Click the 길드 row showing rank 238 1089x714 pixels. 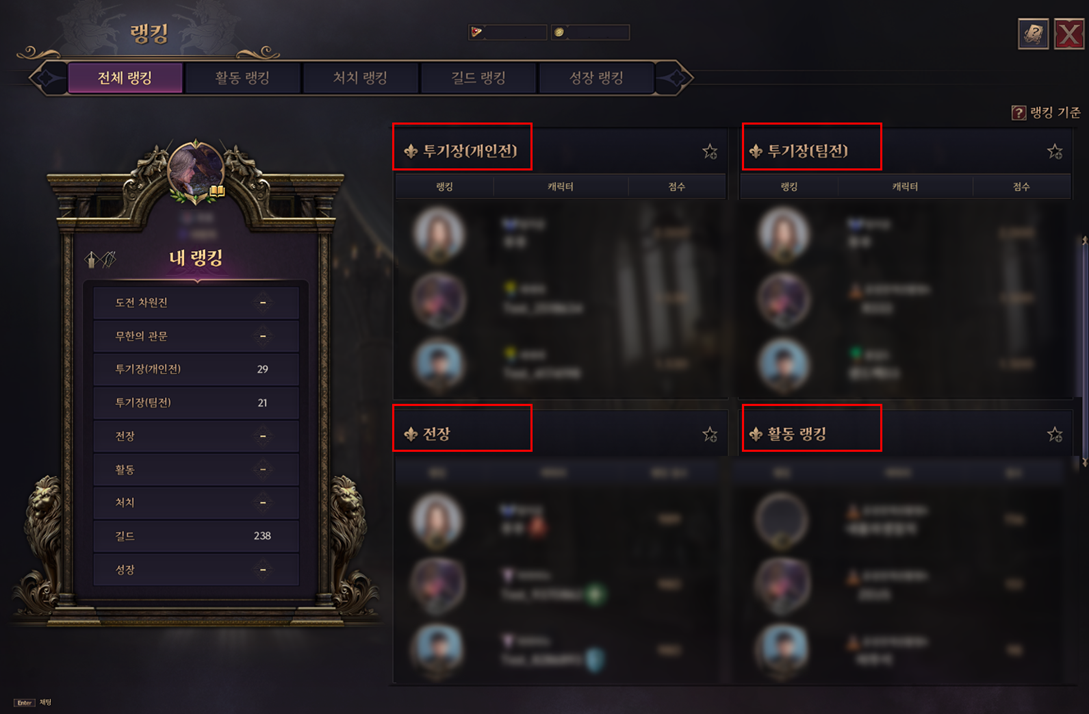[195, 536]
